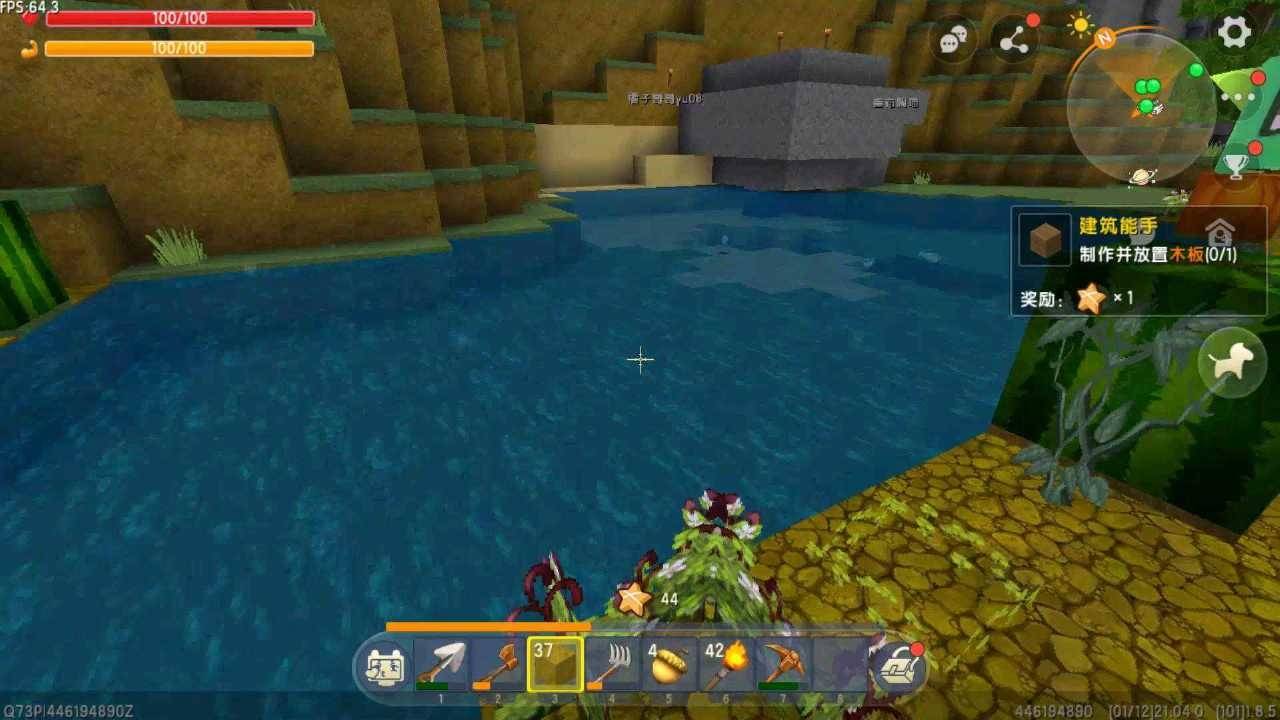Viewport: 1280px width, 720px height.
Task: Open the backpack icon beside the hotbar
Action: (385, 670)
